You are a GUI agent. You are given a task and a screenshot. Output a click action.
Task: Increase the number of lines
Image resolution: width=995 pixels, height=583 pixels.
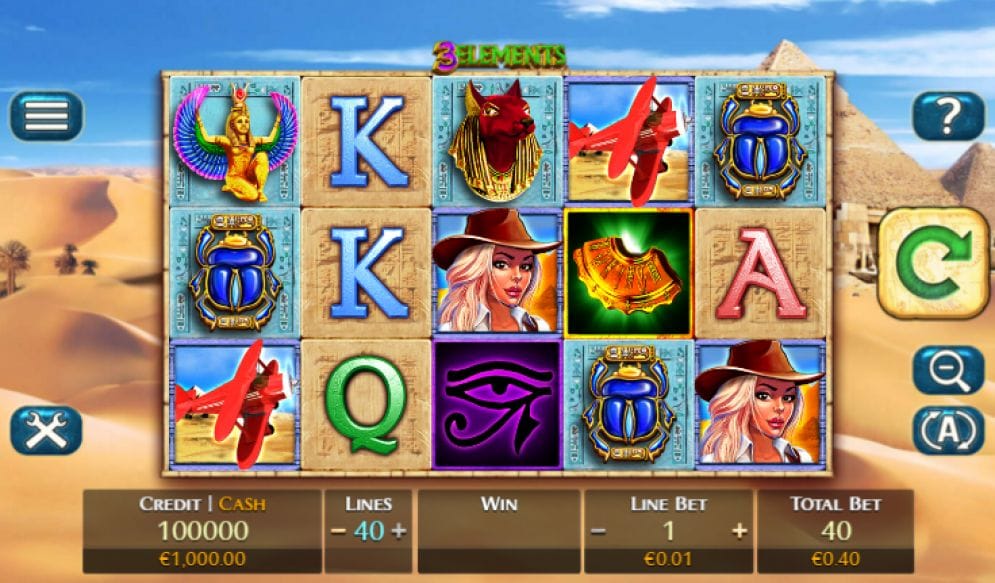(x=399, y=531)
